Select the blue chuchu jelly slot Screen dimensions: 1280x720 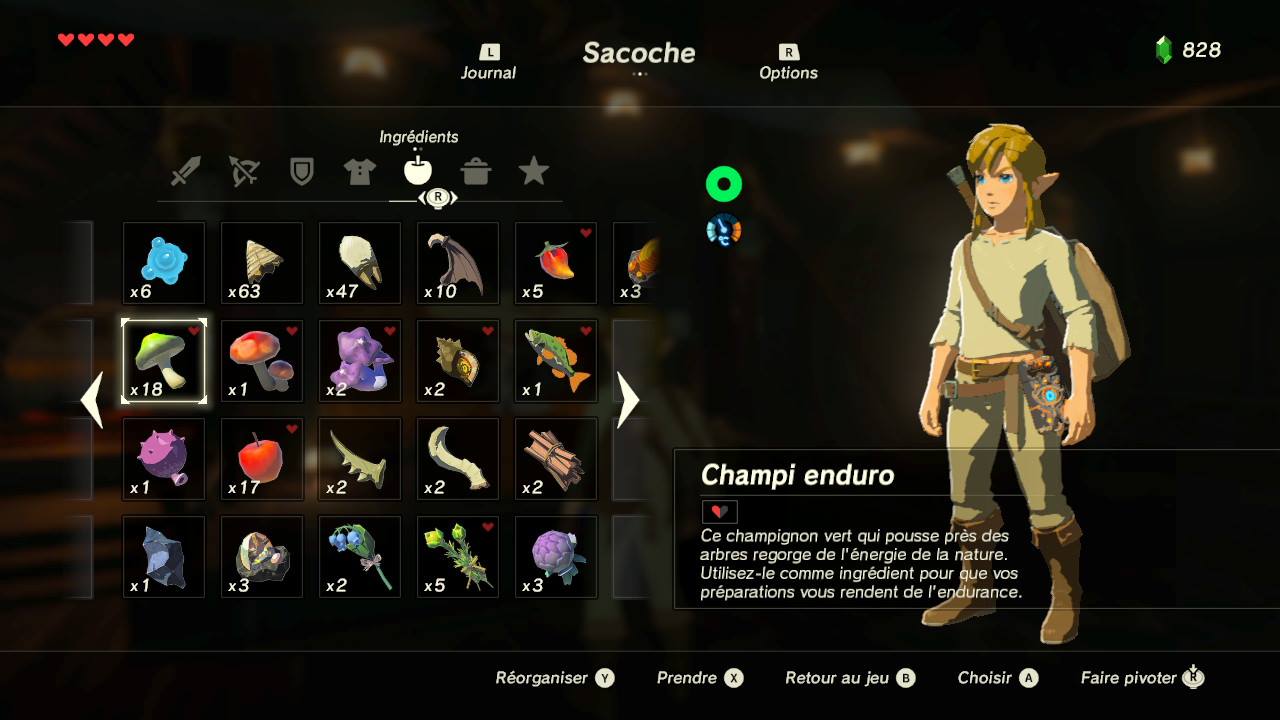[164, 263]
